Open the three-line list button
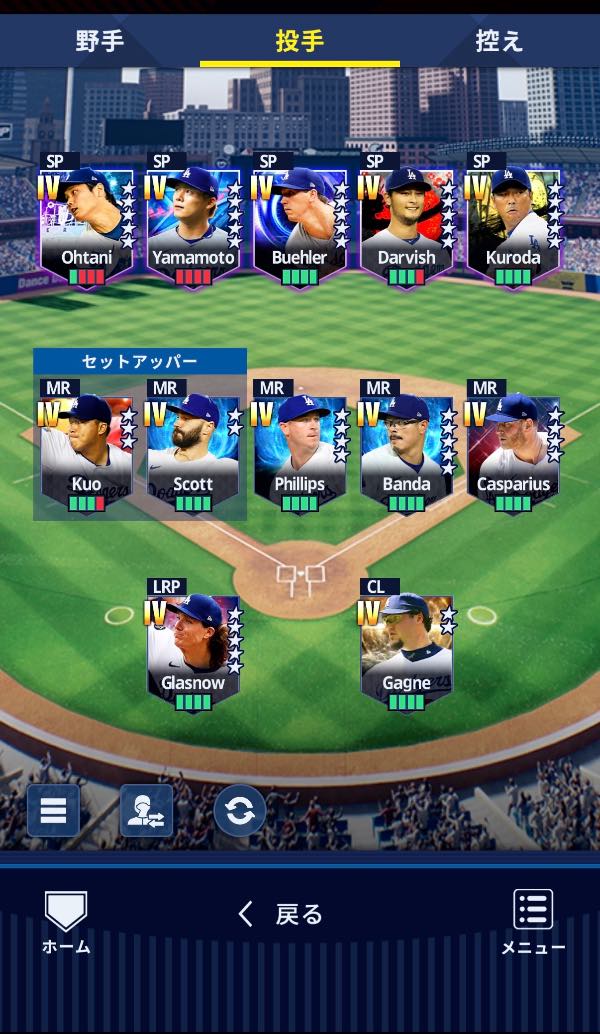600x1034 pixels. tap(53, 810)
